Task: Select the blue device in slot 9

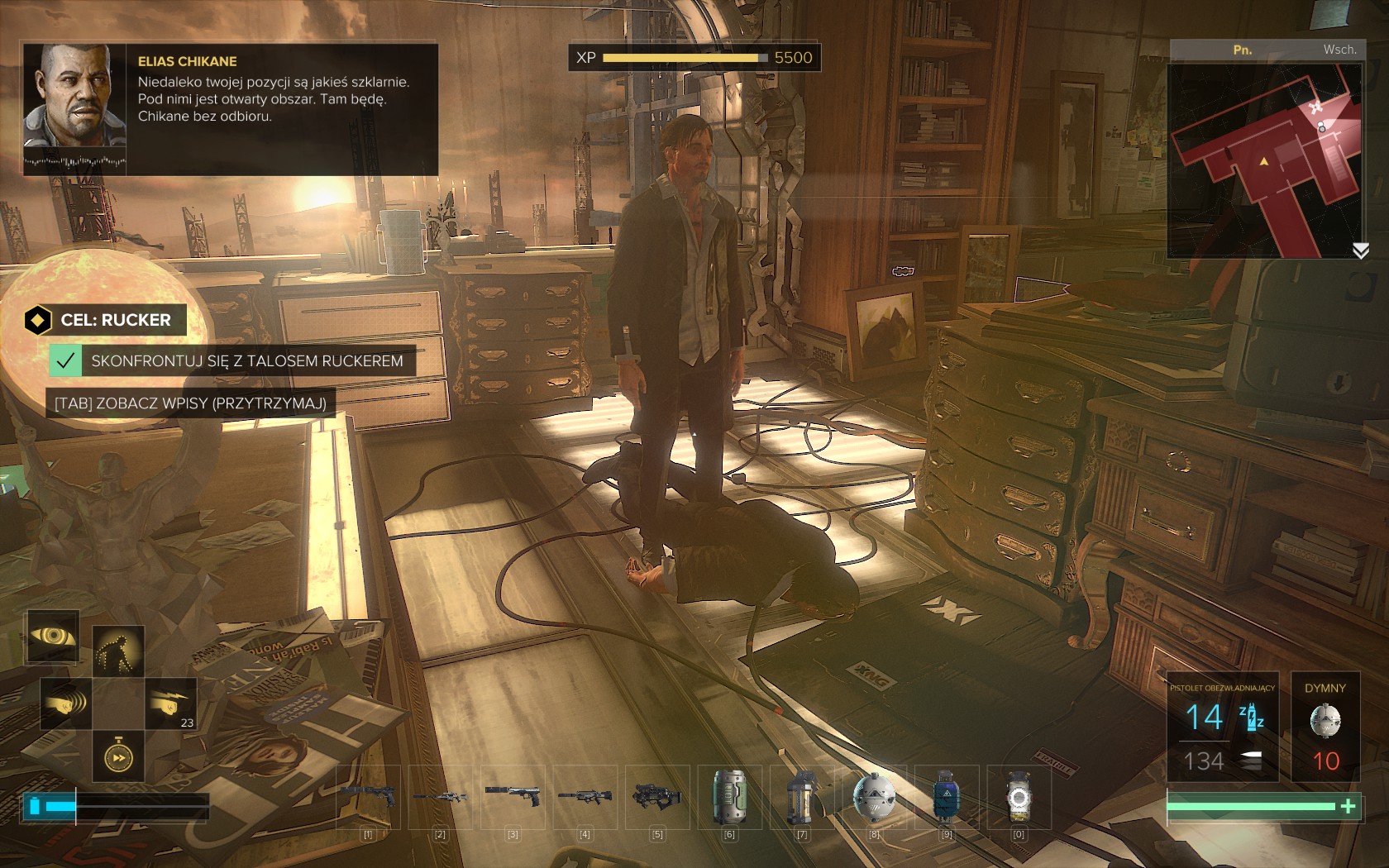Action: click(946, 797)
